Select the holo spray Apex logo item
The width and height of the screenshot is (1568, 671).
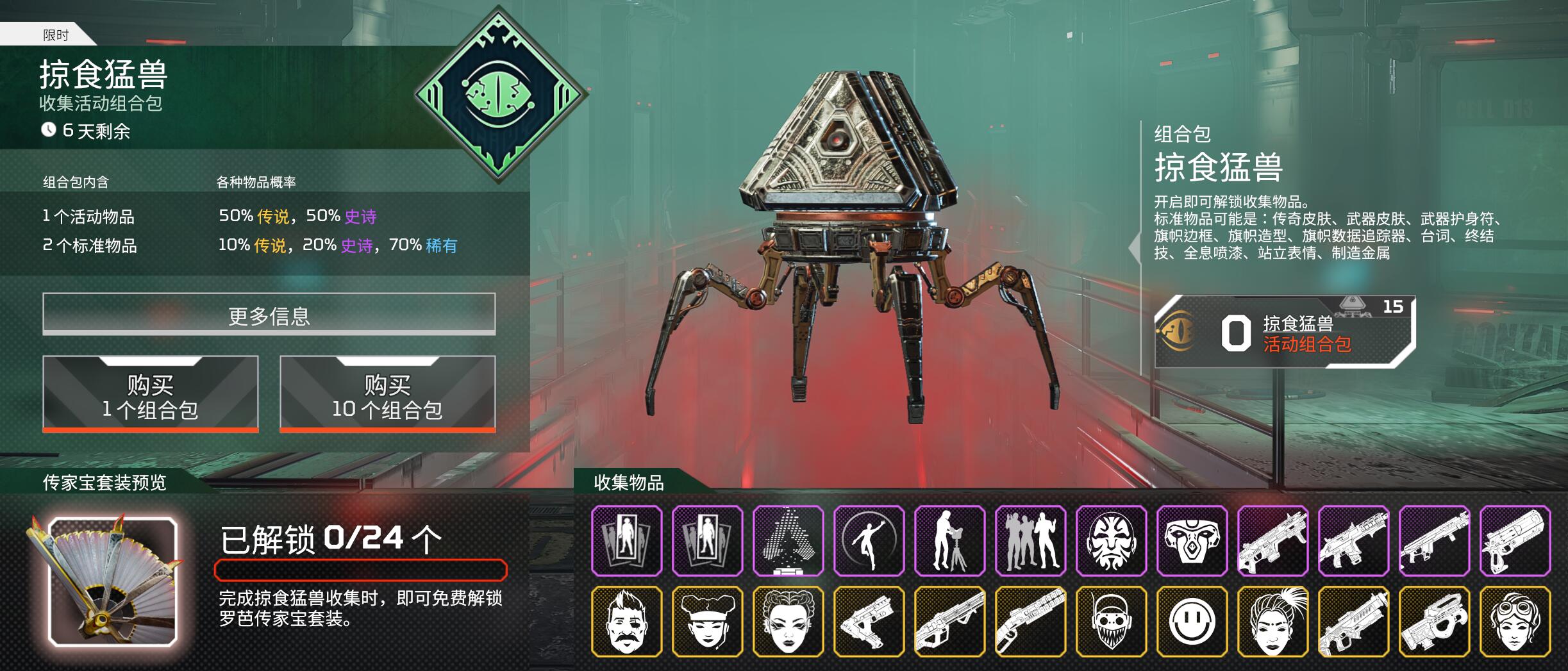click(788, 540)
